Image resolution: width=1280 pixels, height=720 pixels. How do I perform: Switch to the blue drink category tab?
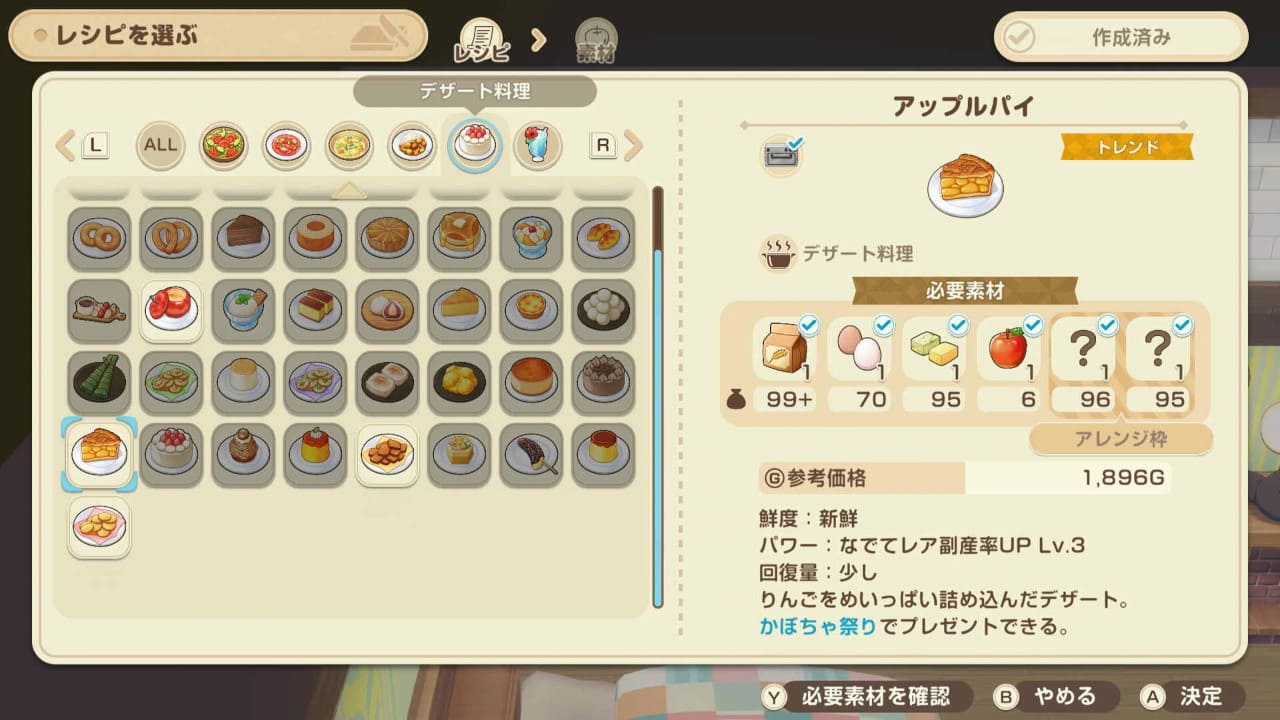[x=538, y=145]
